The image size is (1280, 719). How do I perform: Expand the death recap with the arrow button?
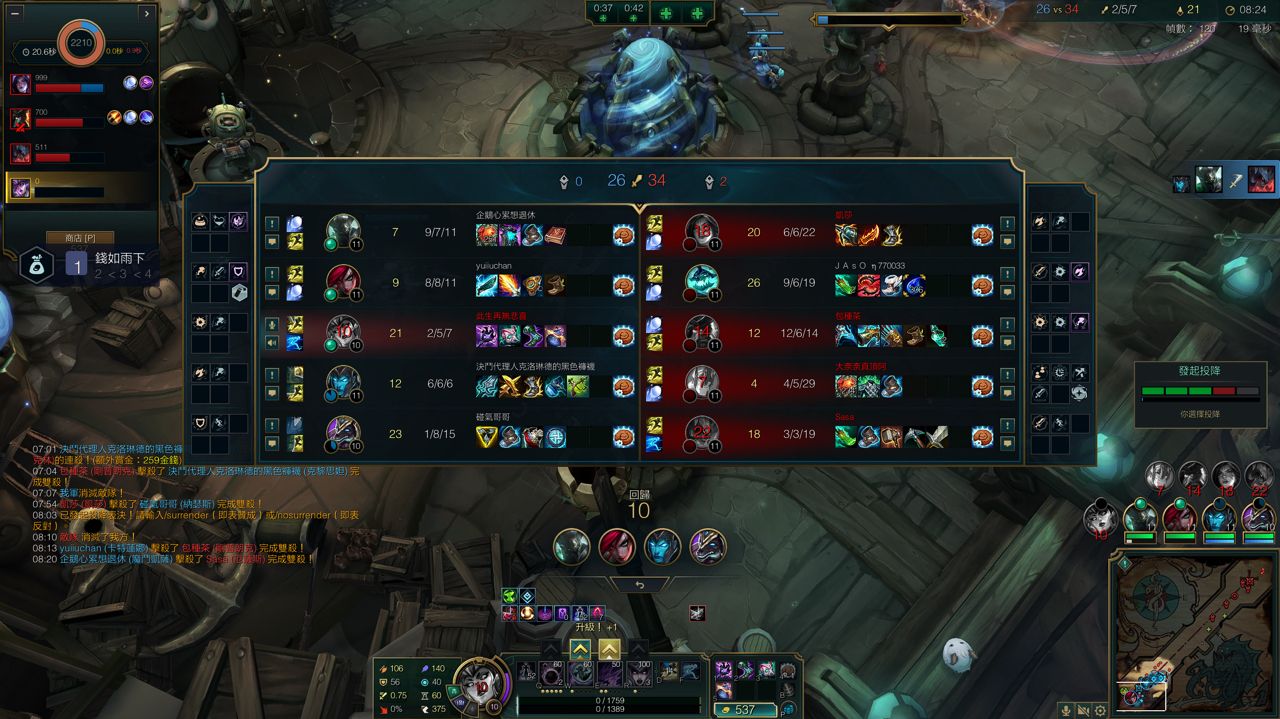[147, 14]
